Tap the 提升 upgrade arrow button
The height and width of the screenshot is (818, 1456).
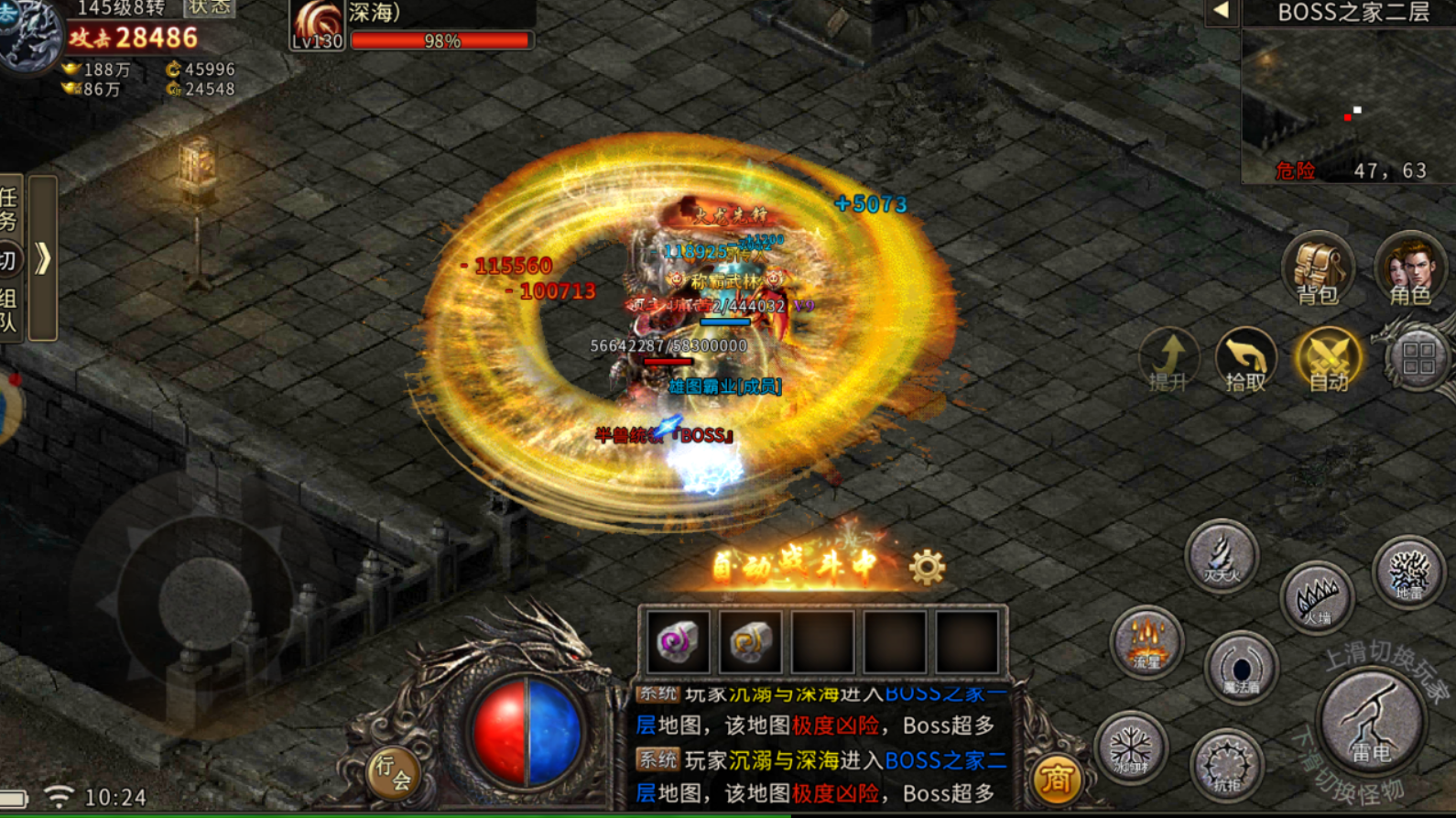(x=1168, y=359)
